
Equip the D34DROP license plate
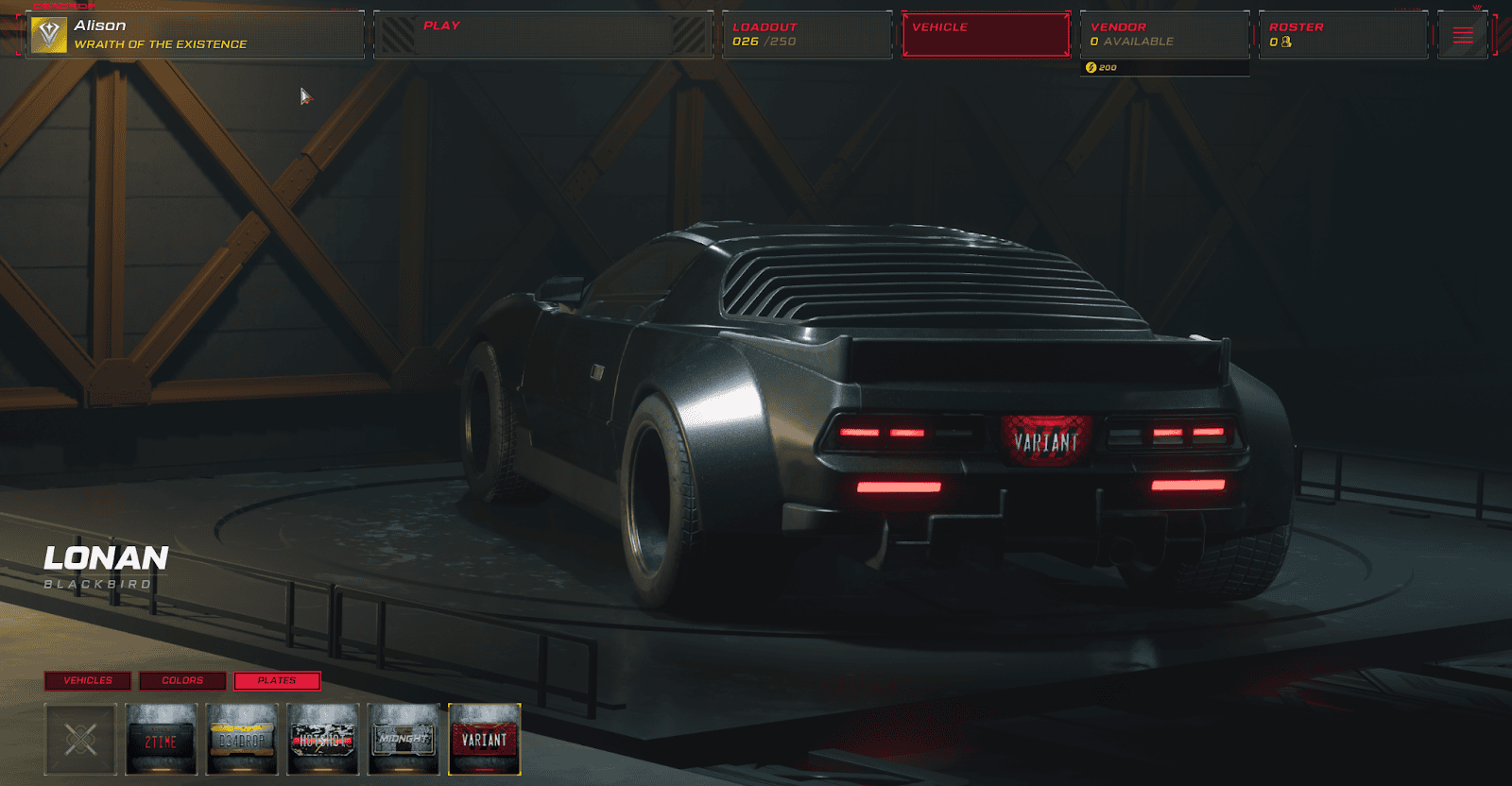tap(243, 739)
